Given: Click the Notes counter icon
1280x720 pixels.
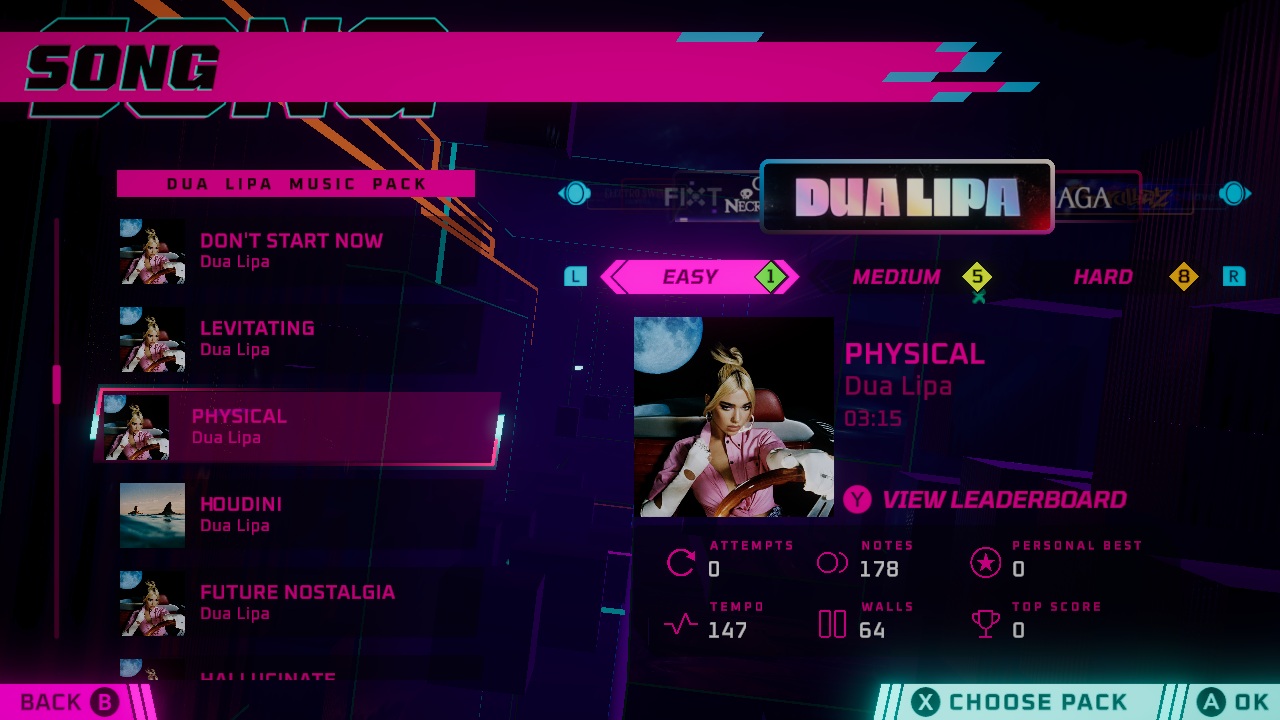Looking at the screenshot, I should [831, 560].
